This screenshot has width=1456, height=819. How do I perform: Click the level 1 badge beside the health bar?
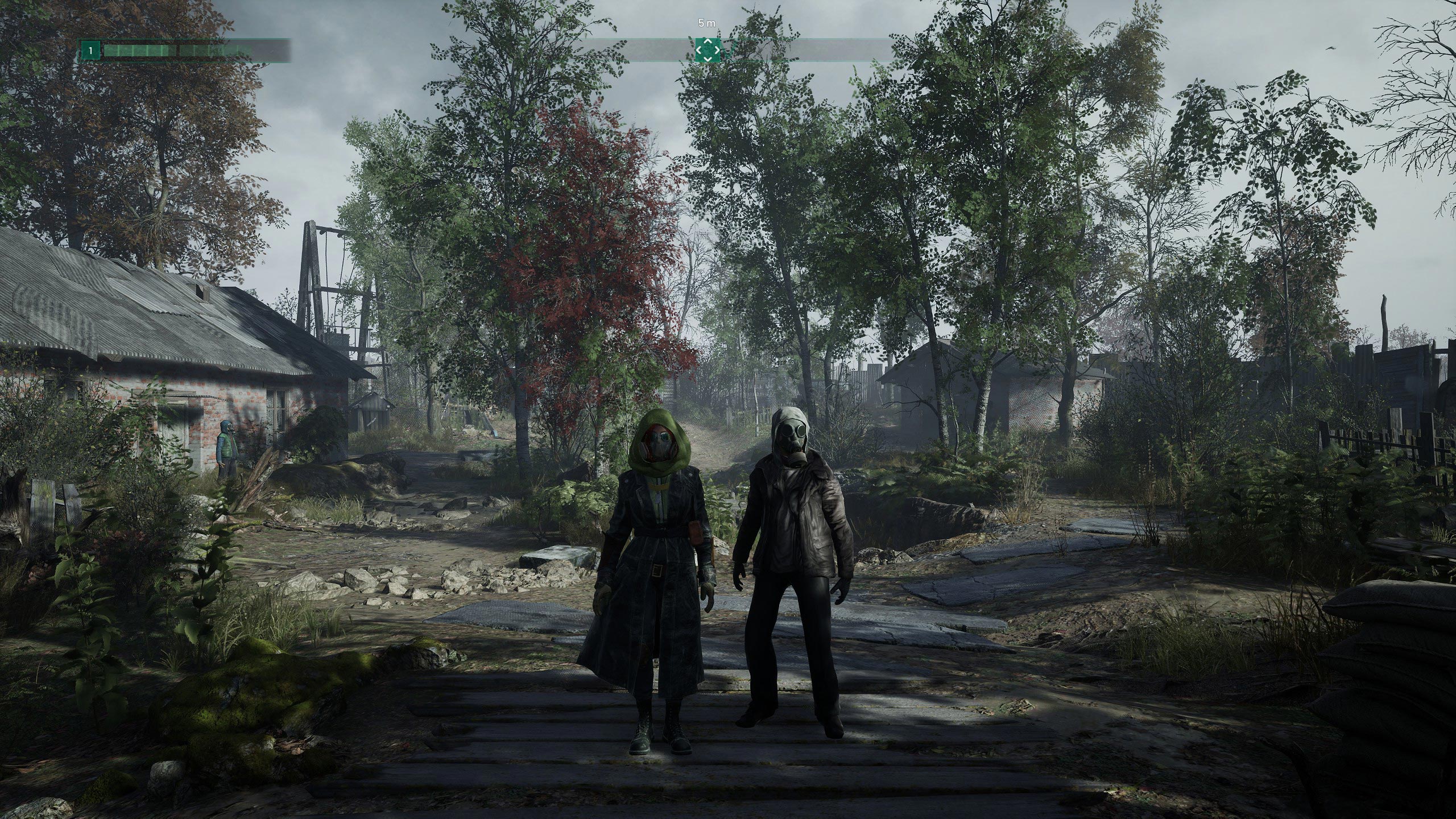[90, 50]
